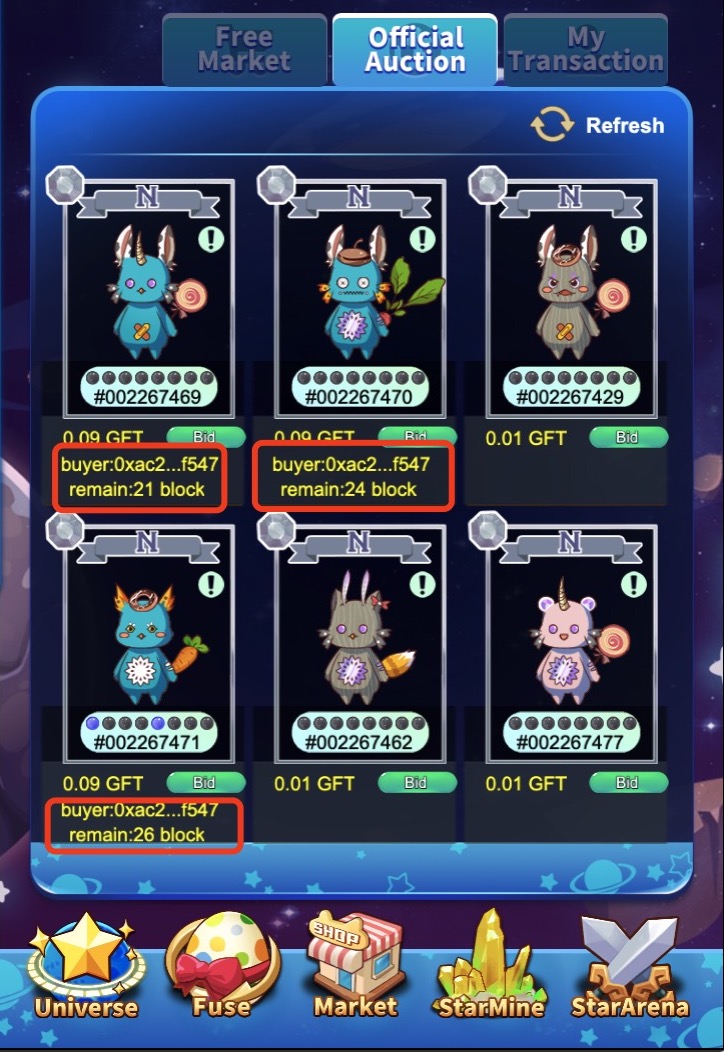Show info for creature #002267462
Viewport: 724px width, 1052px height.
click(x=422, y=584)
